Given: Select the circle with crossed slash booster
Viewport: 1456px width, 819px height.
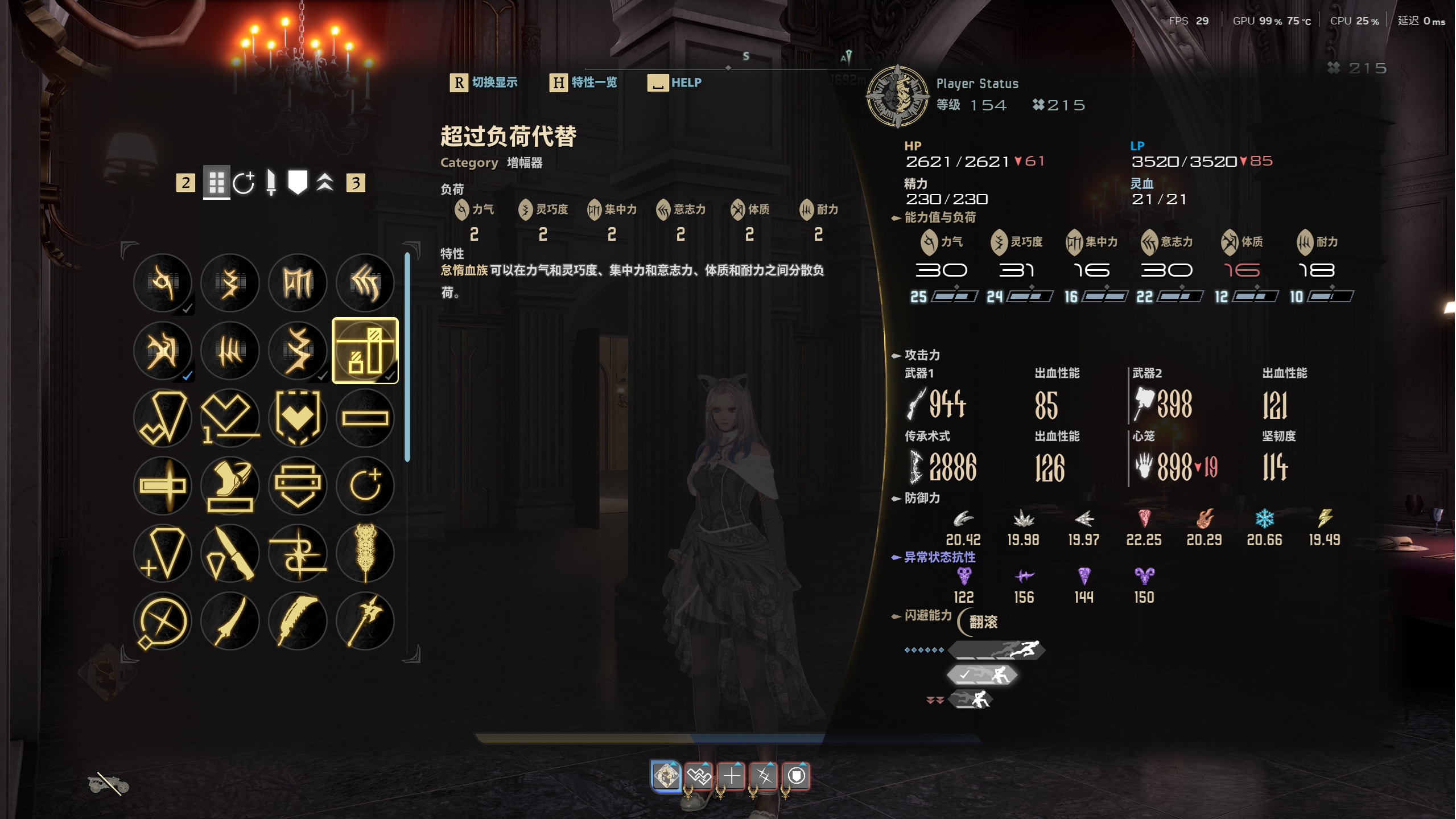Looking at the screenshot, I should pos(163,620).
